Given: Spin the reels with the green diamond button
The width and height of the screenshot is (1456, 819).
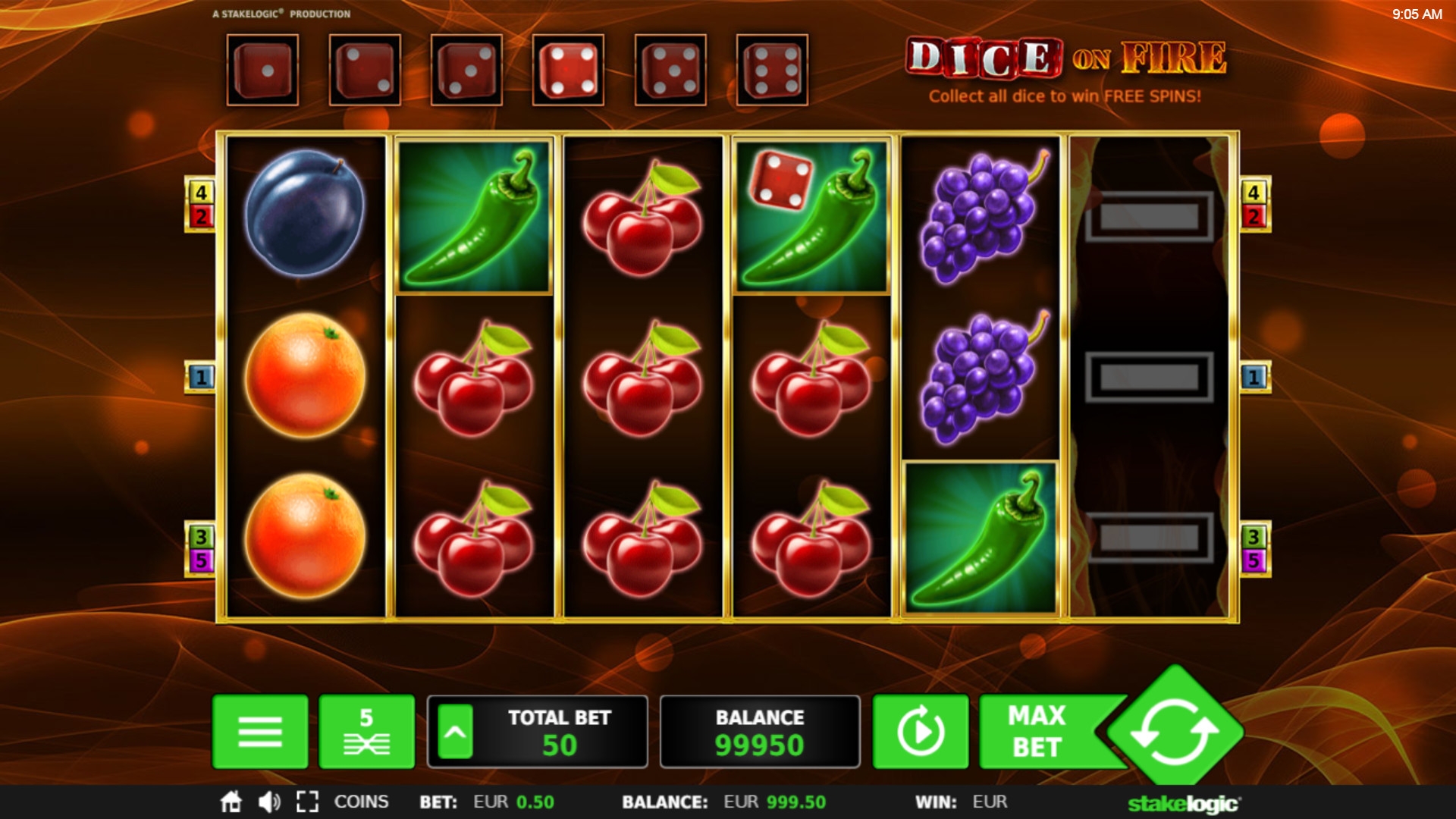Looking at the screenshot, I should click(1174, 732).
